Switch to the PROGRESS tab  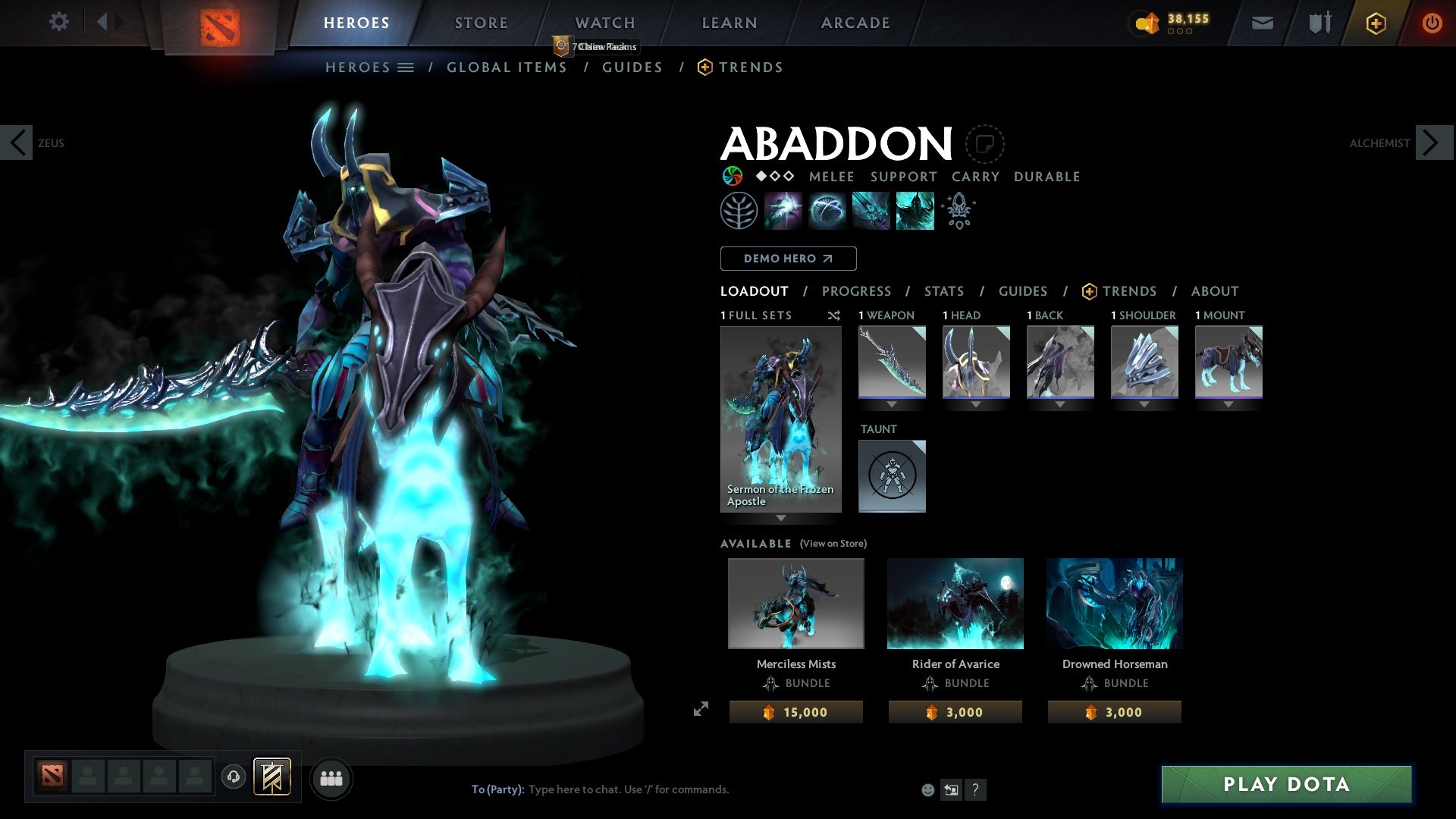coord(857,291)
